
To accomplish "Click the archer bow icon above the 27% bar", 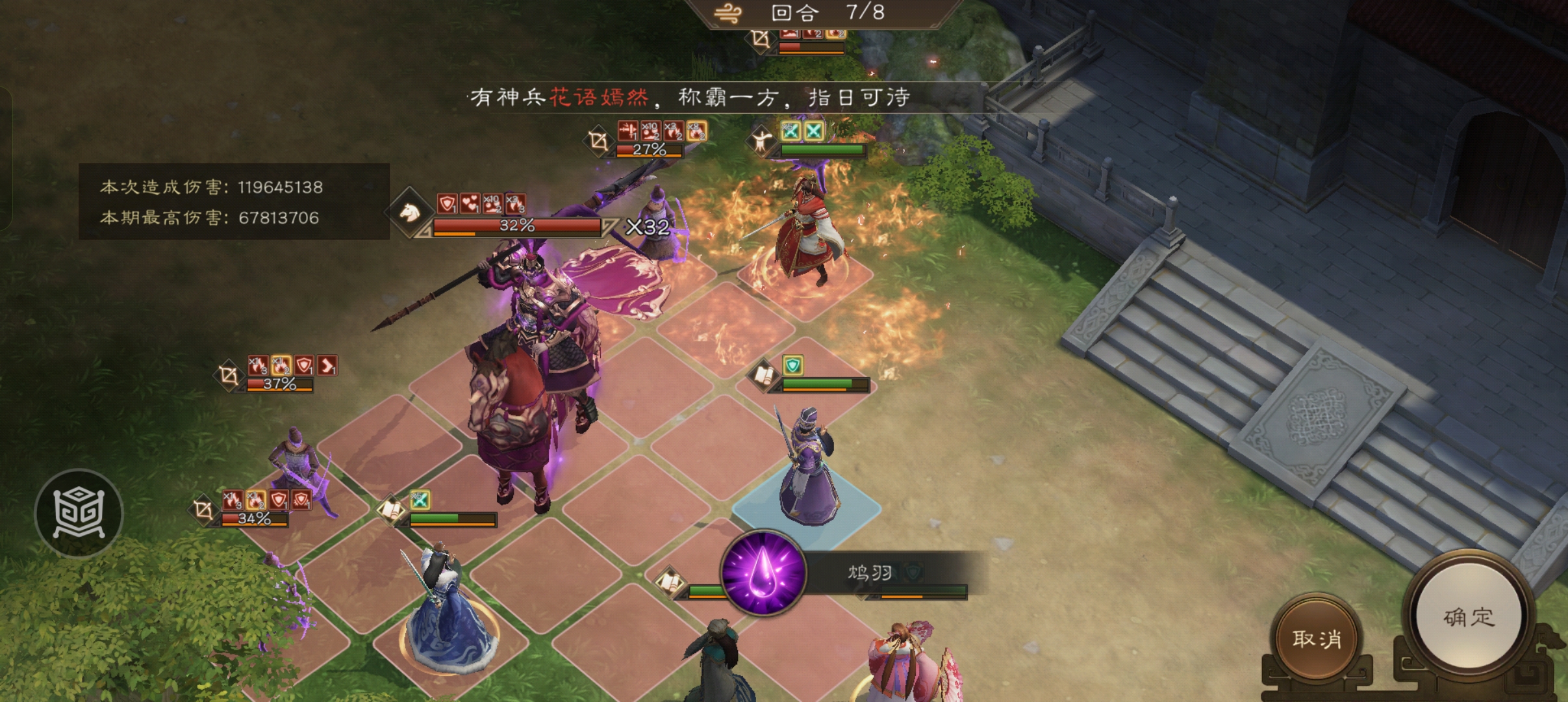I will (598, 142).
